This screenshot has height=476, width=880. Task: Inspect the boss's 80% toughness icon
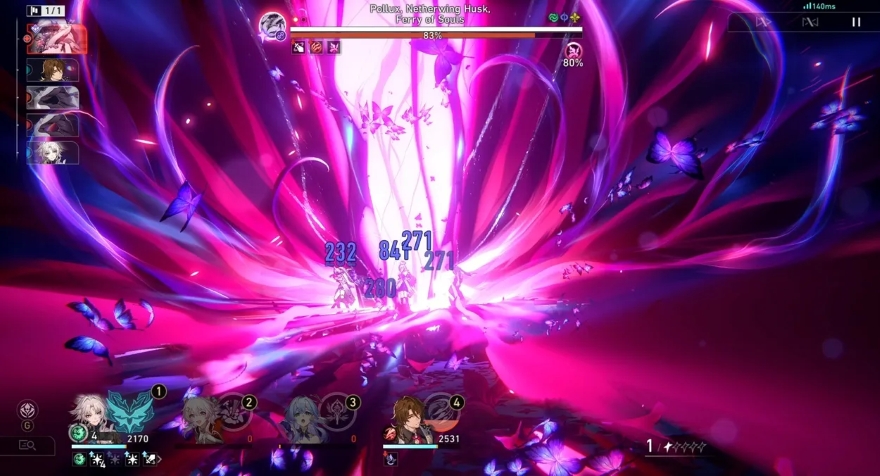(x=573, y=50)
